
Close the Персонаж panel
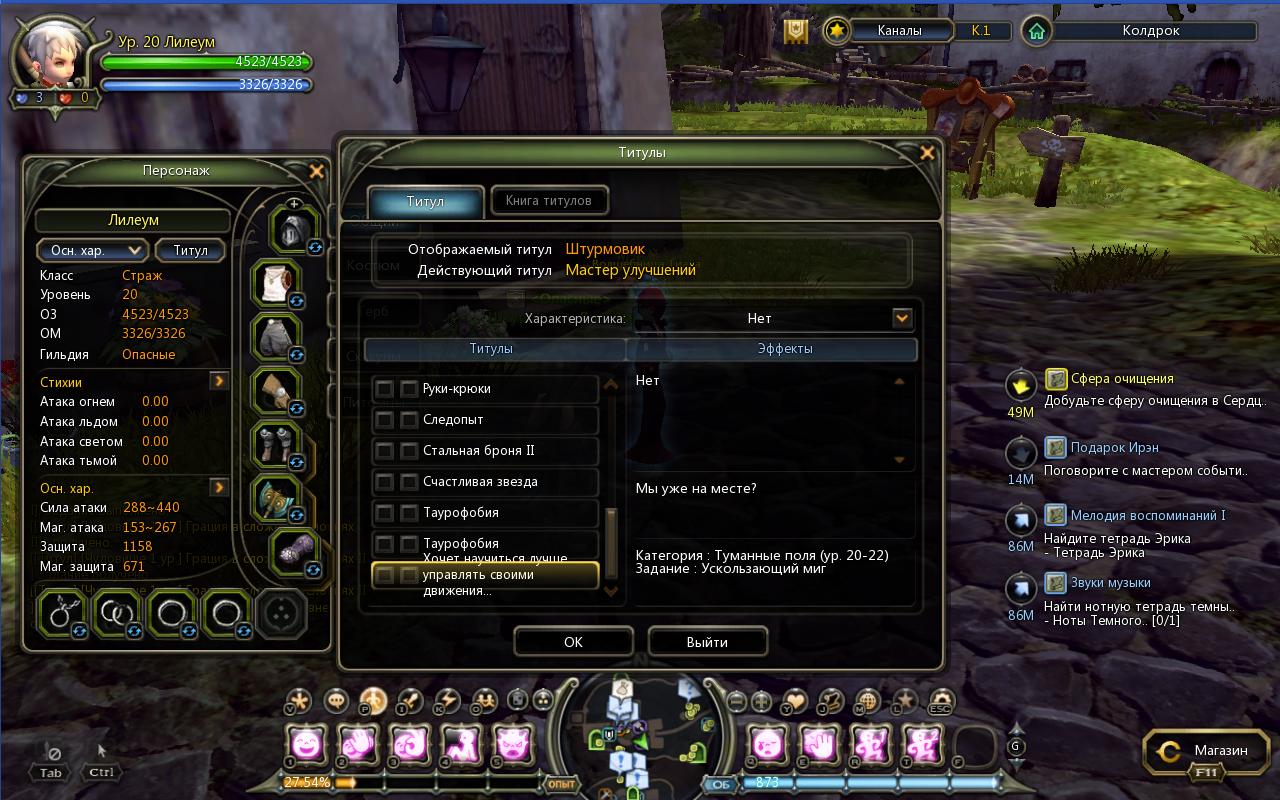tap(316, 171)
